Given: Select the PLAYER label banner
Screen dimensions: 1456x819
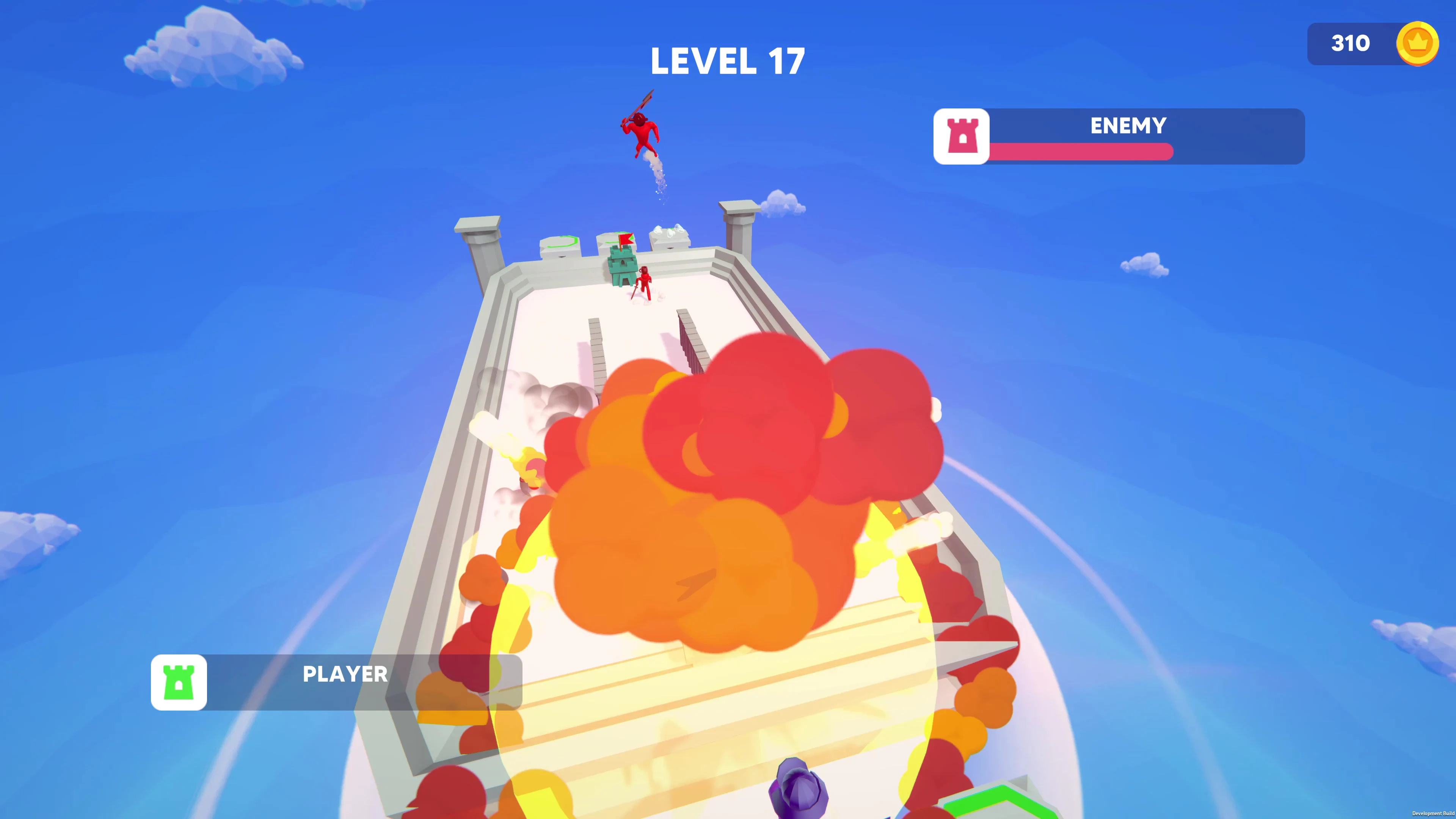Looking at the screenshot, I should point(345,674).
